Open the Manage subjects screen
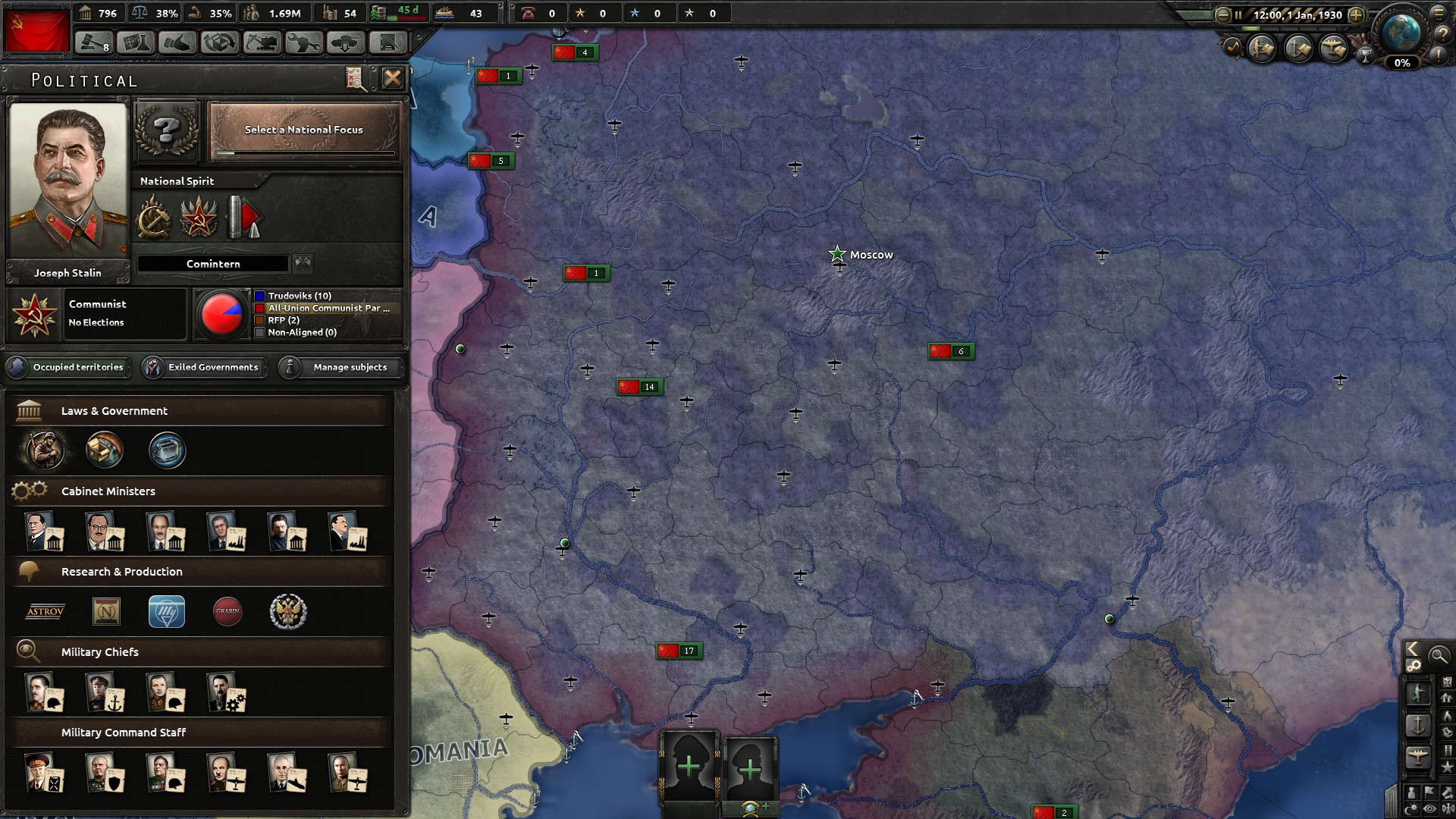Screen dimensions: 1456x819 [340, 367]
